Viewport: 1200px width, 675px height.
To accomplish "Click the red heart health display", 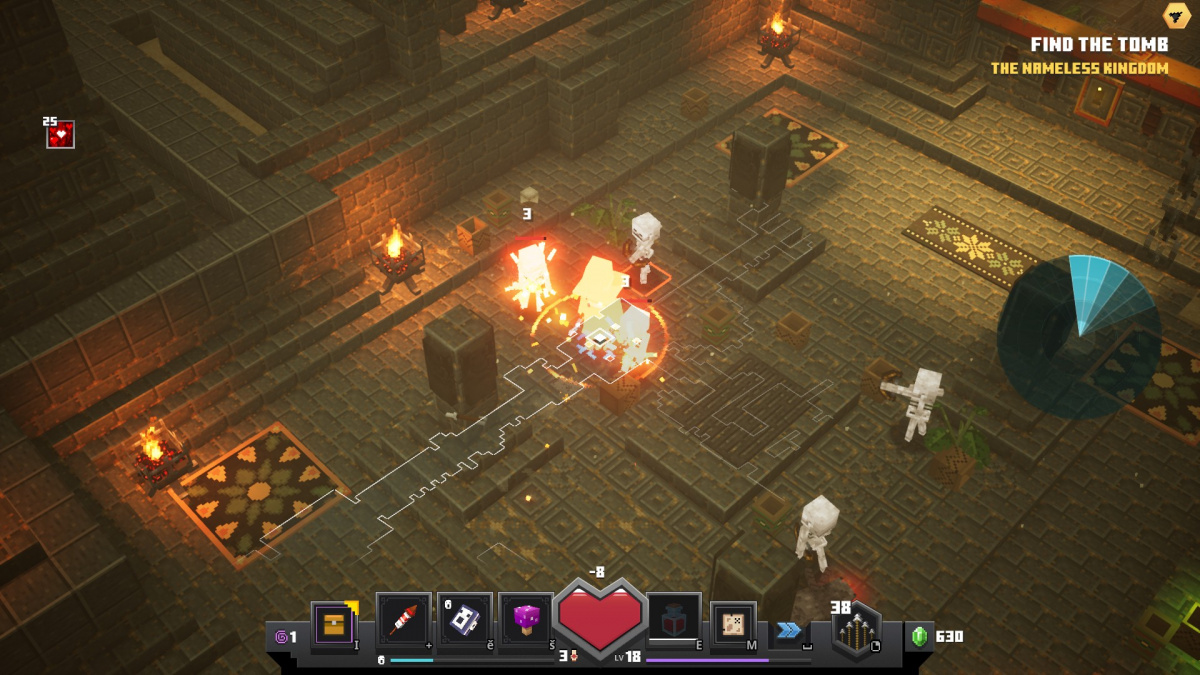I will click(600, 618).
